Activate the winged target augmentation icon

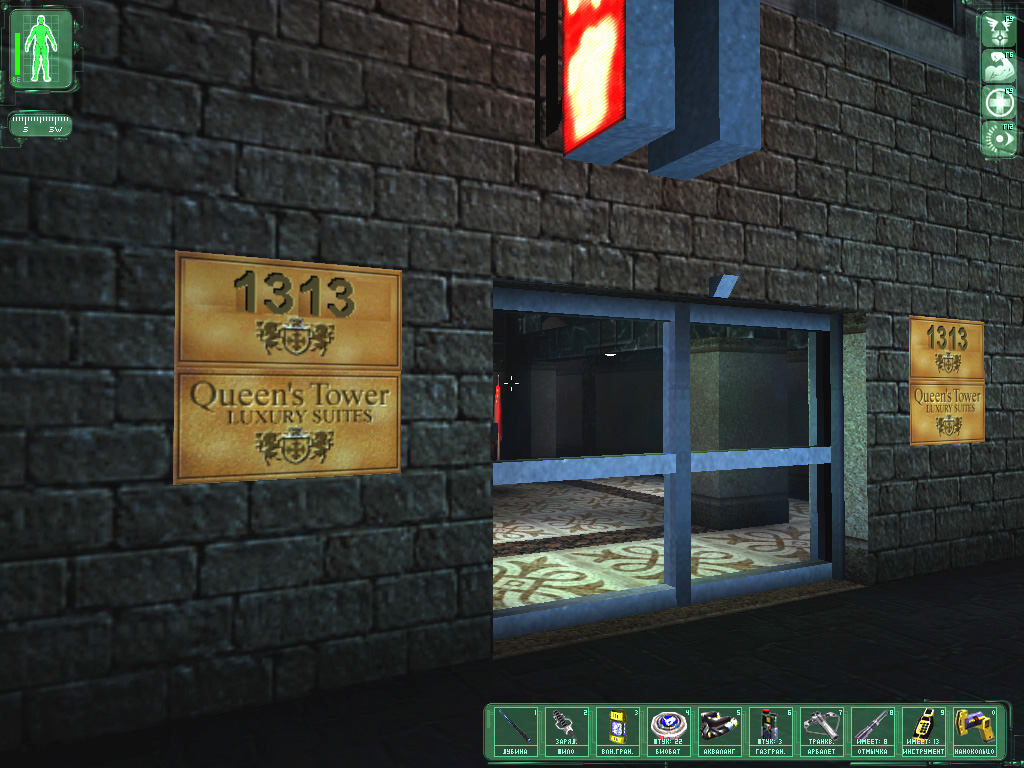(x=999, y=30)
